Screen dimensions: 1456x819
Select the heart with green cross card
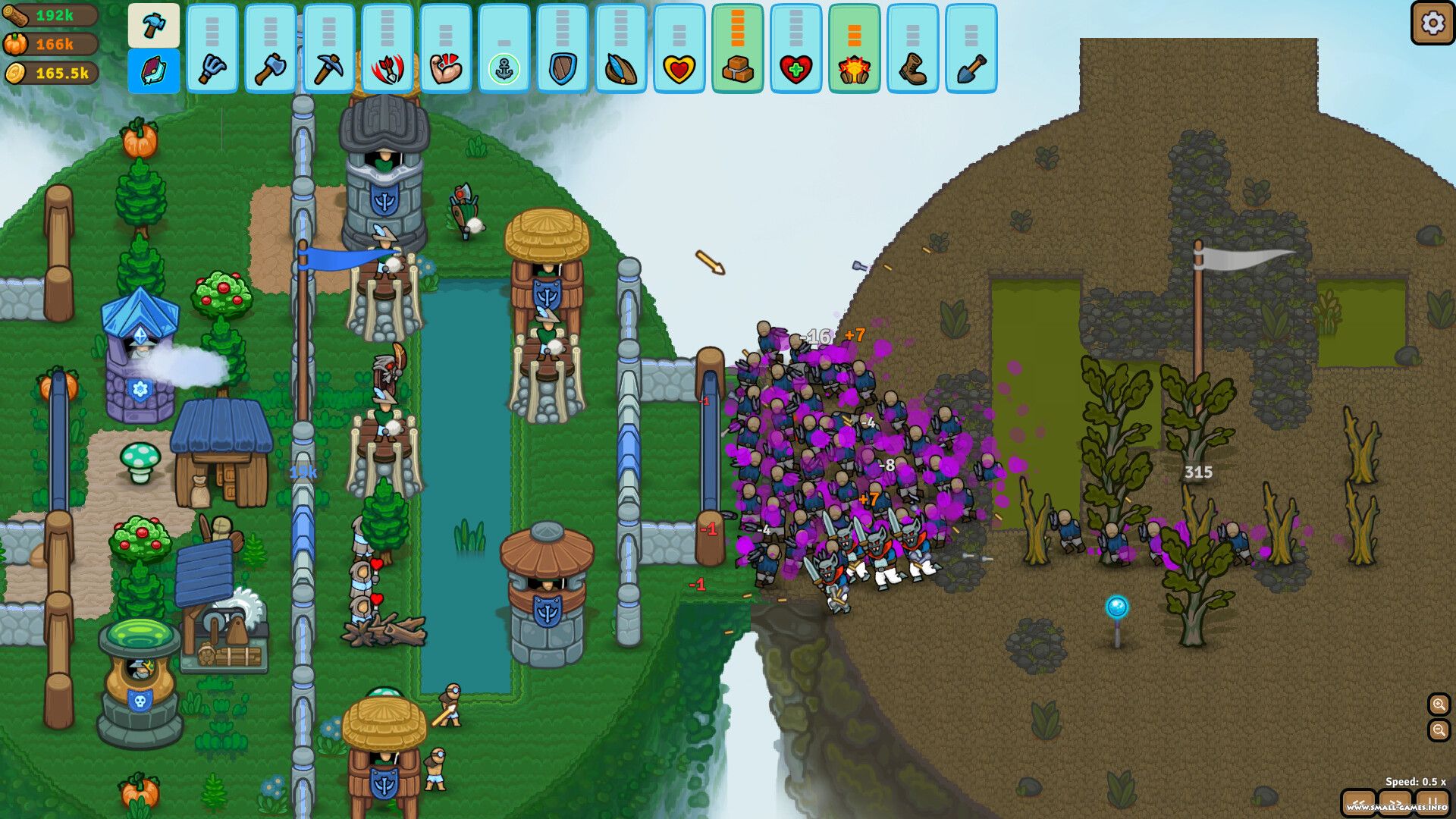796,49
